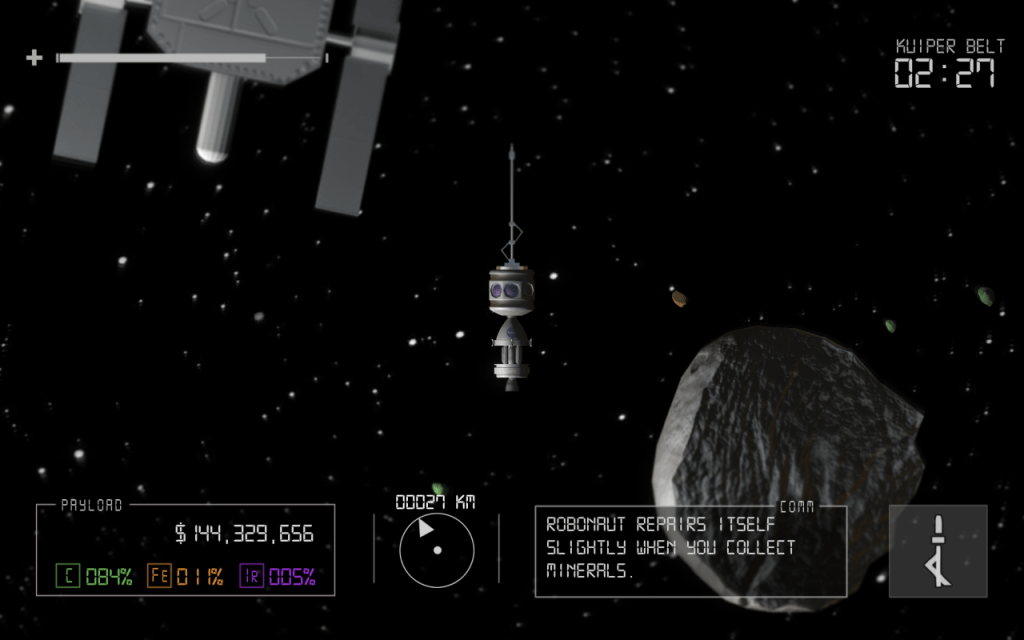Select the COMM message panel
This screenshot has width=1024, height=640.
click(690, 551)
